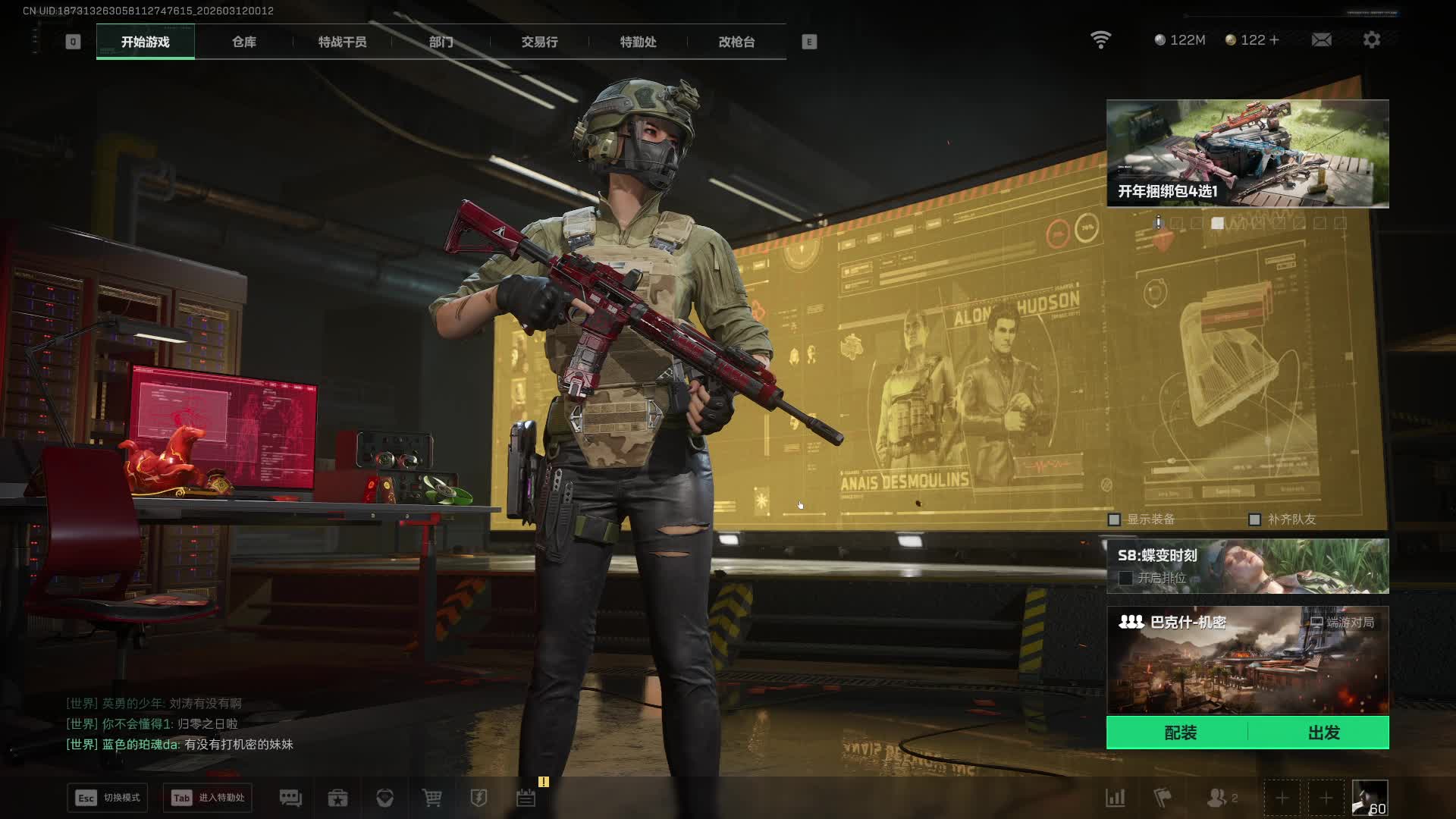This screenshot has height=819, width=1456.
Task: Open the chat speech-bubble icon
Action: pyautogui.click(x=290, y=798)
